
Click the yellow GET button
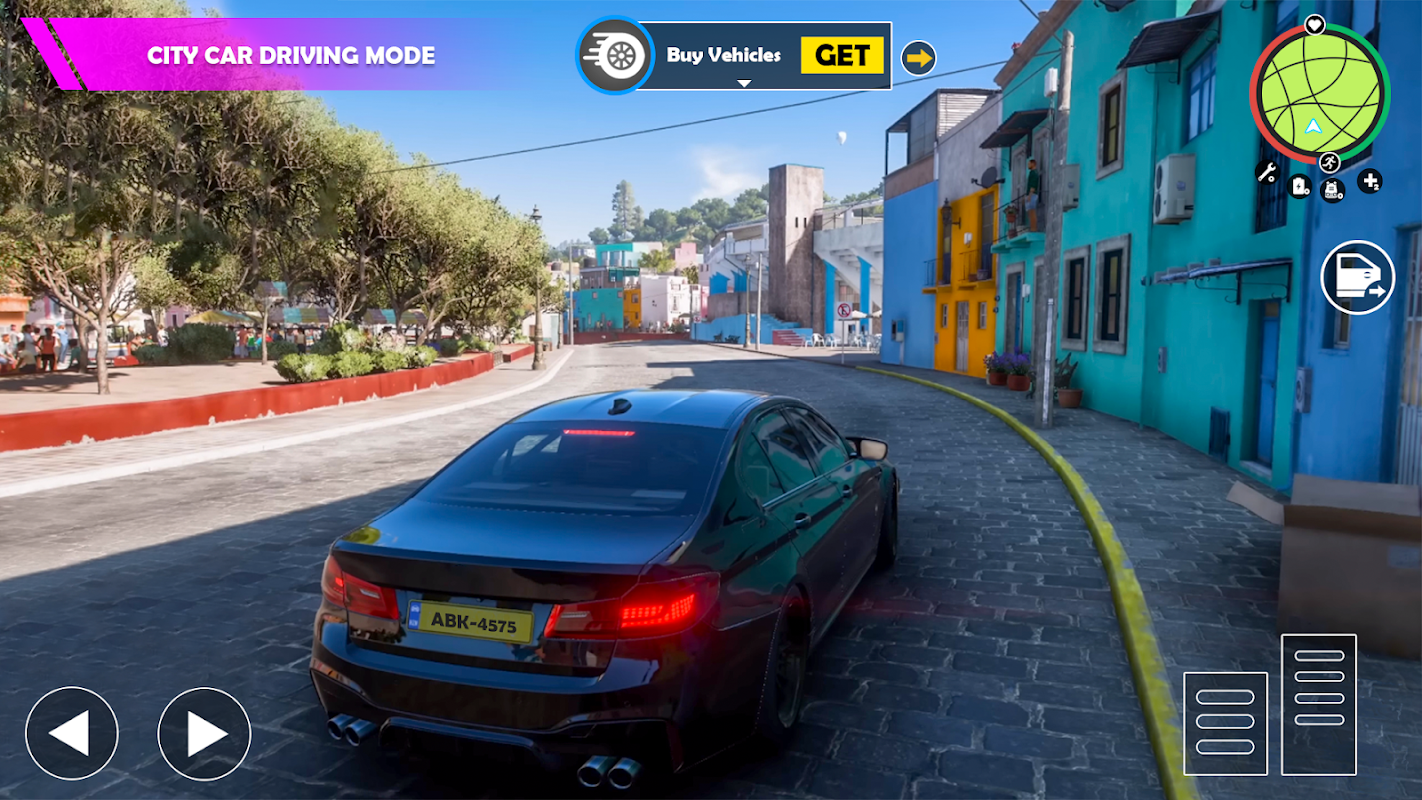click(x=842, y=56)
